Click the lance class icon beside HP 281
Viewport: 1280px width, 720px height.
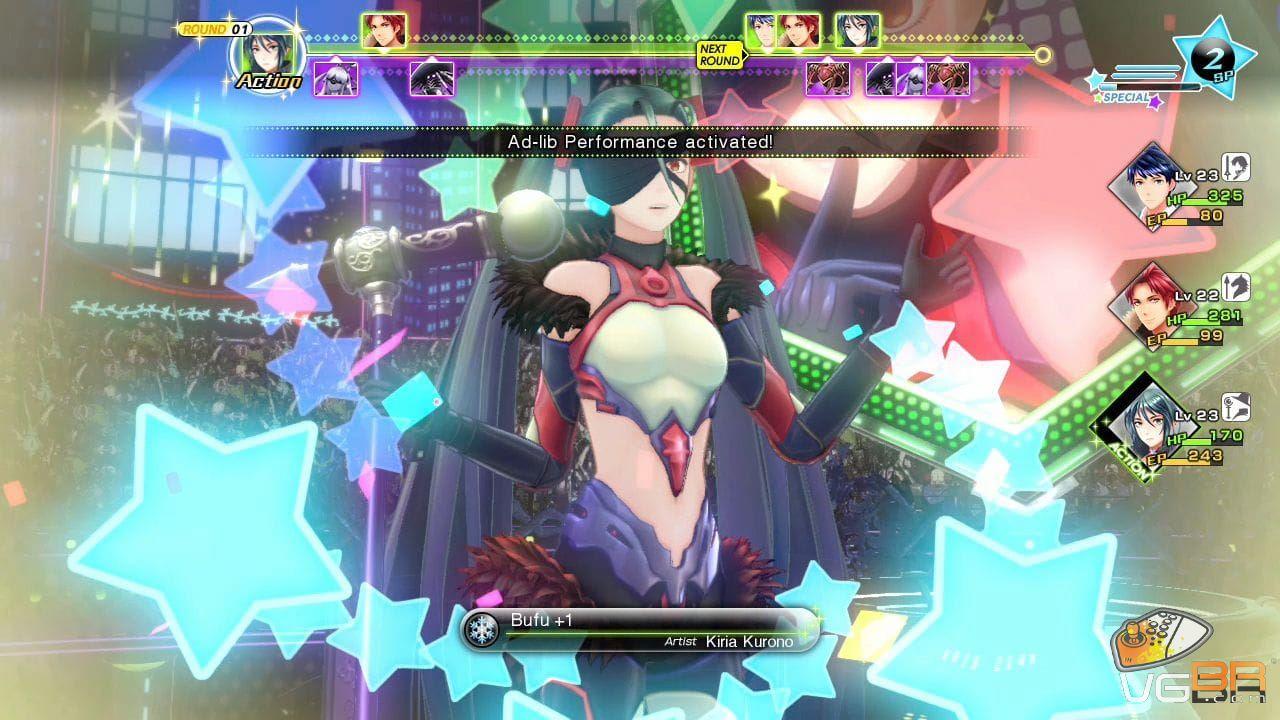pos(1236,286)
